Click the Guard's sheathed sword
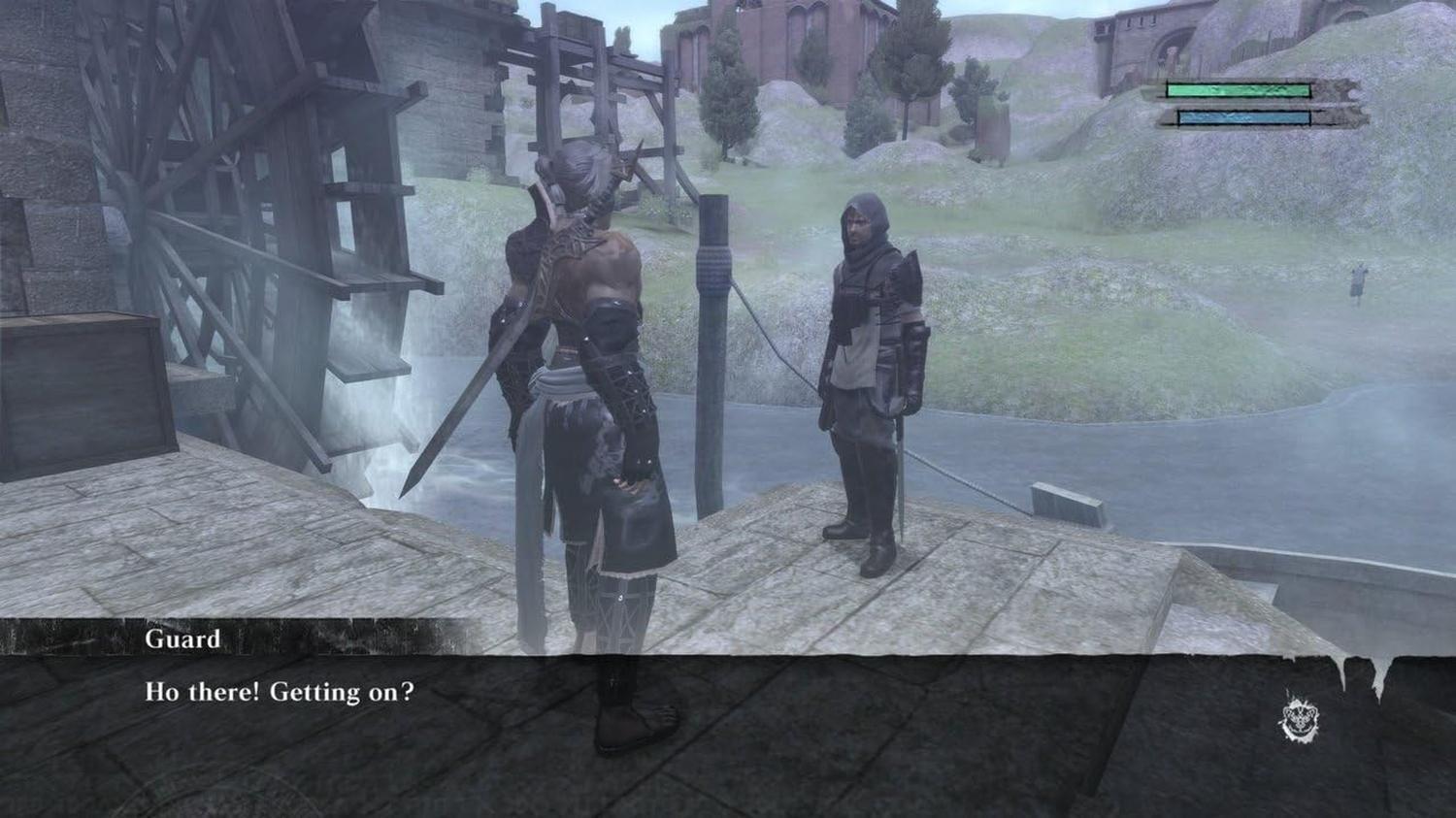1456x818 pixels. click(x=901, y=475)
